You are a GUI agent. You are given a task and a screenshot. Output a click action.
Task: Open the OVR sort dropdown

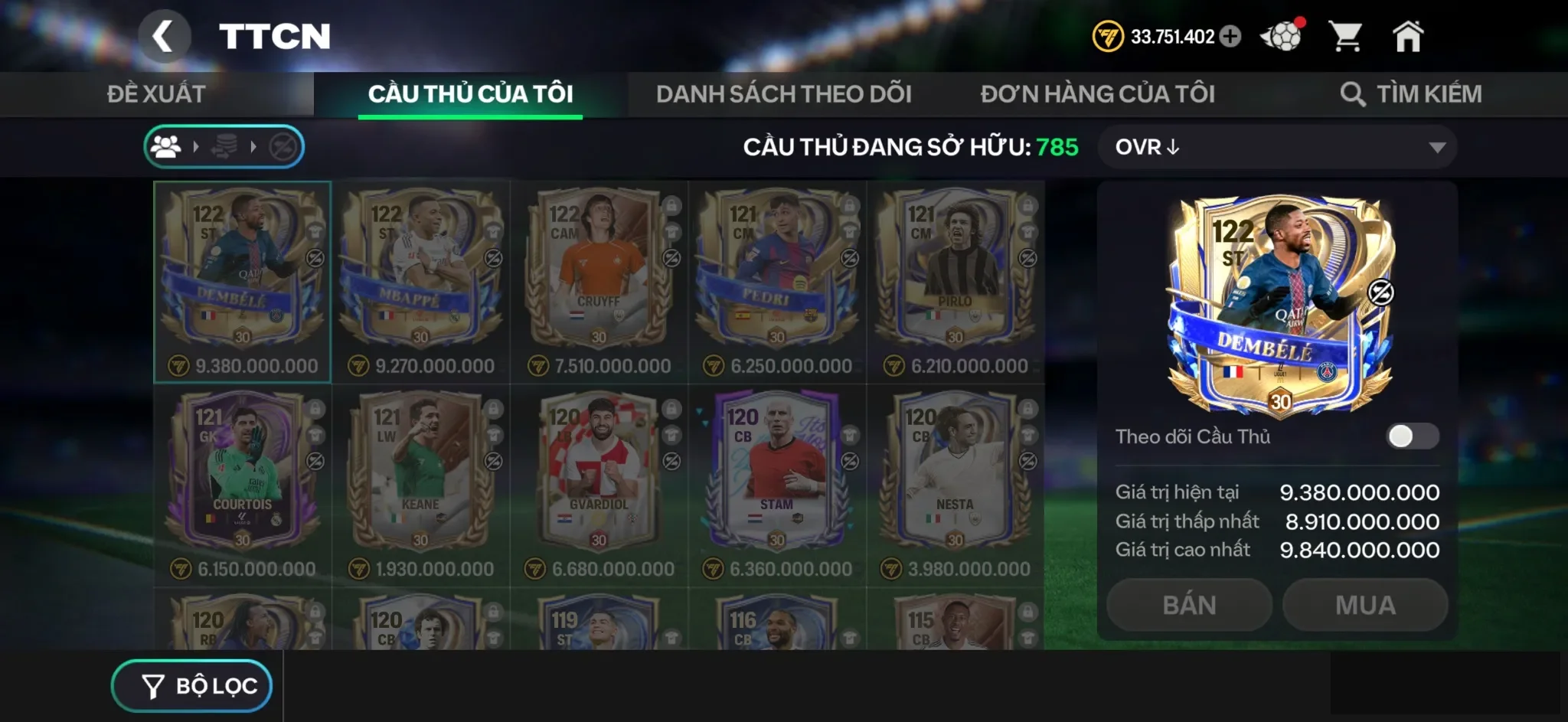[1277, 147]
